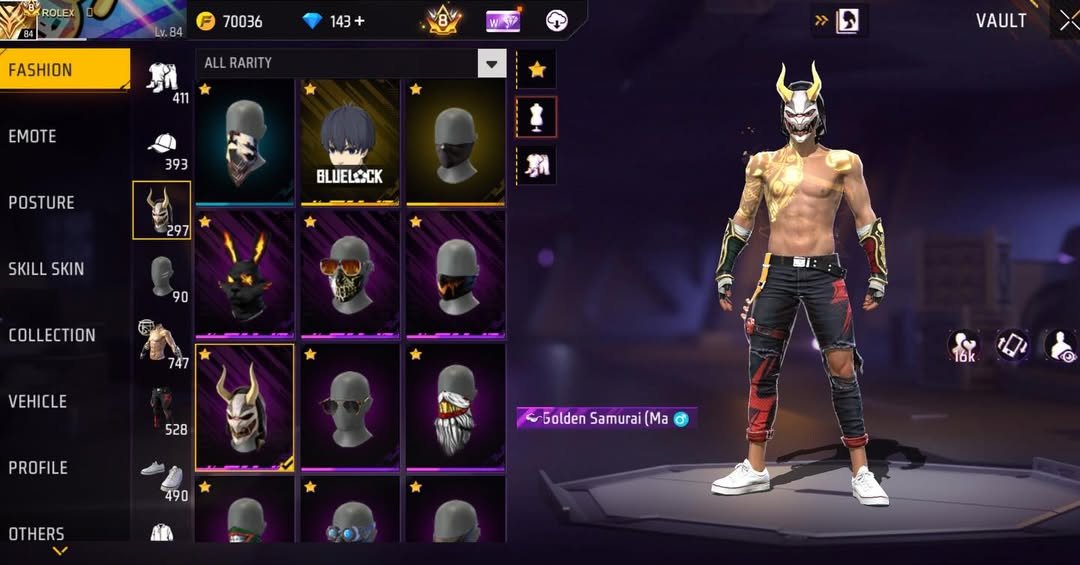Select the round sunglasses item
The image size is (1080, 565).
(x=350, y=406)
